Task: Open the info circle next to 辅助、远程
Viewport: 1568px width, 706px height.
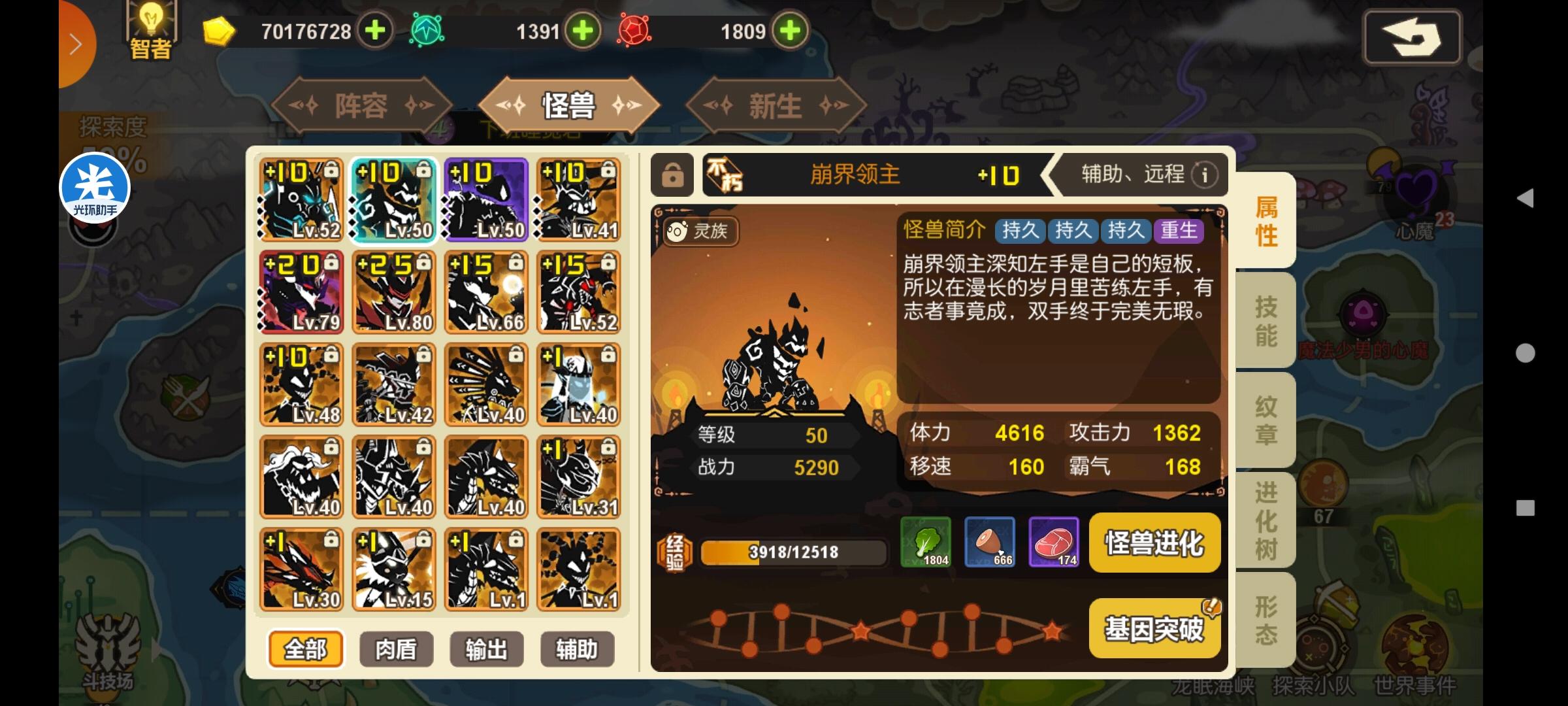Action: pyautogui.click(x=1204, y=175)
